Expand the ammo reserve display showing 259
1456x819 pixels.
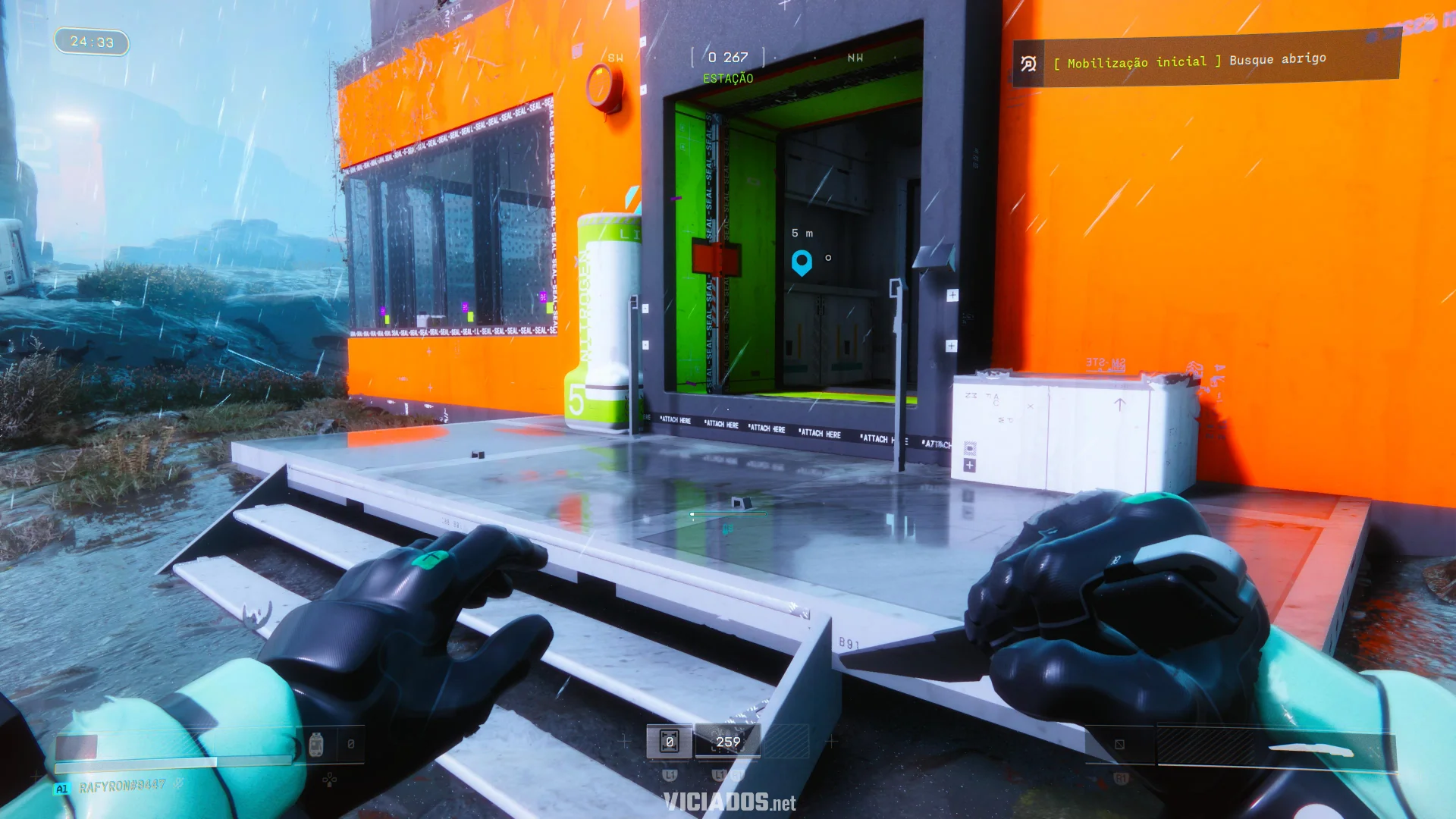(x=727, y=741)
